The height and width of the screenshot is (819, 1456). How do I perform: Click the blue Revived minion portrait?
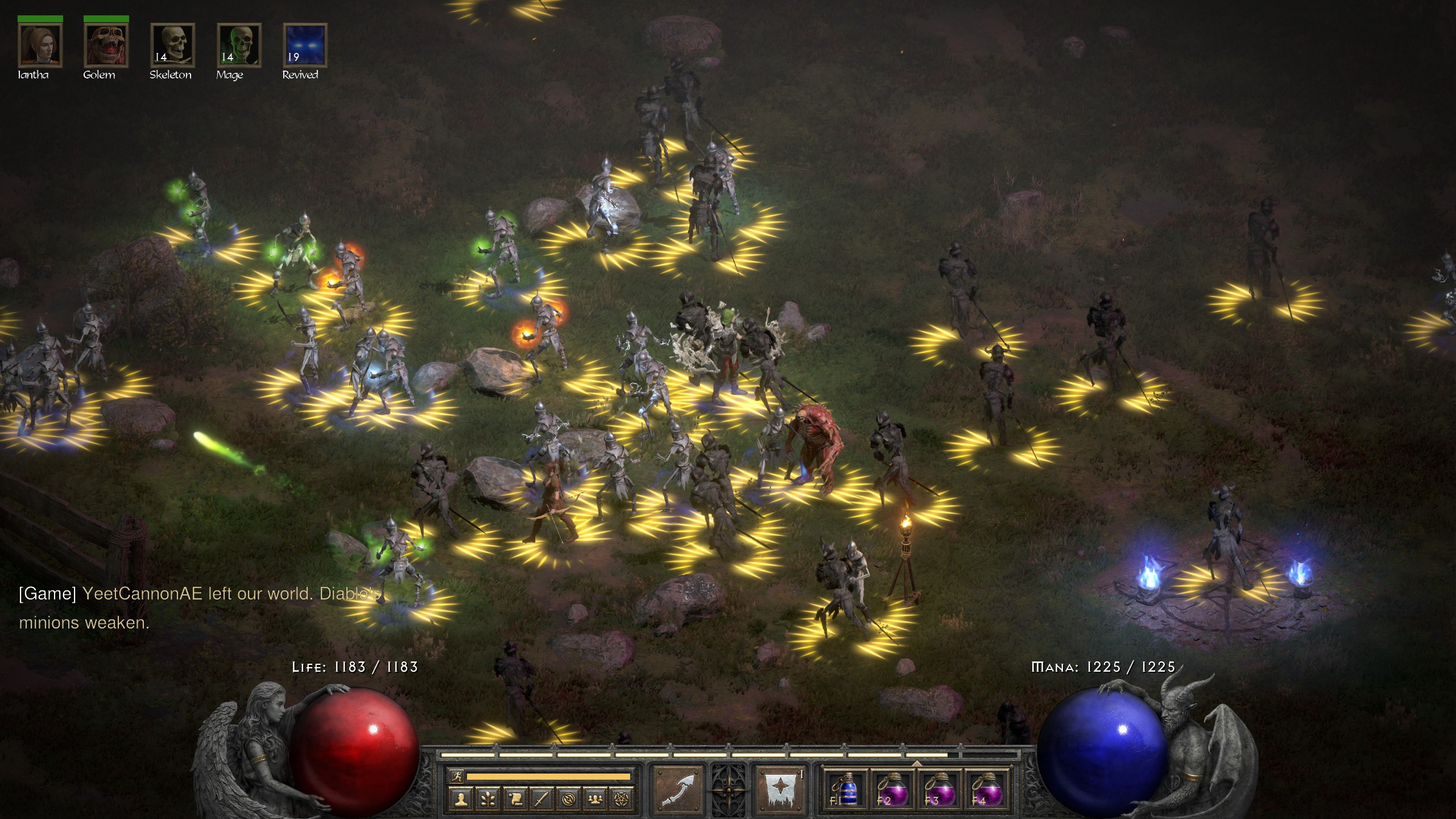[x=305, y=45]
